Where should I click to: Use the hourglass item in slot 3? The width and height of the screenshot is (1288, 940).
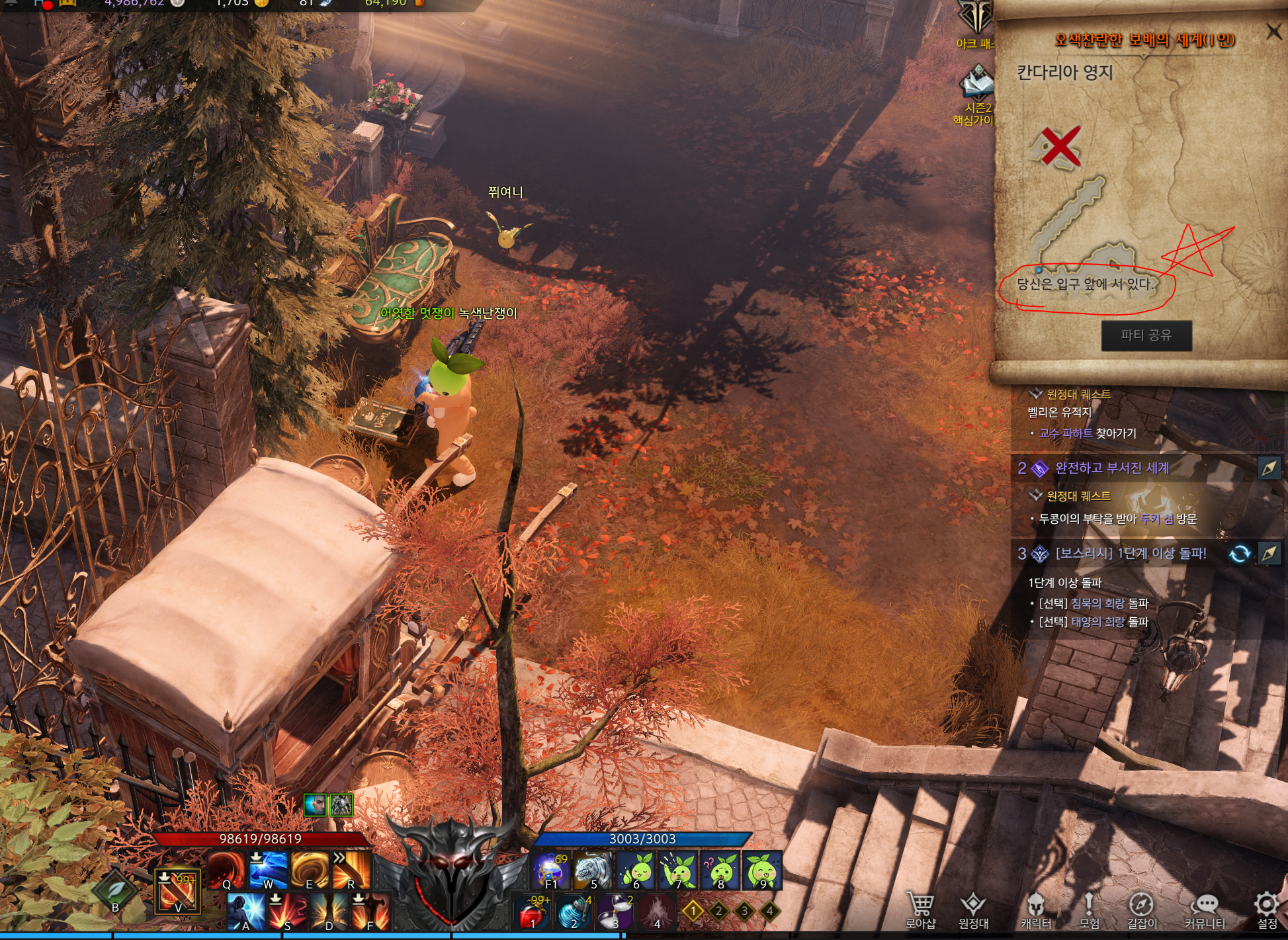(615, 913)
